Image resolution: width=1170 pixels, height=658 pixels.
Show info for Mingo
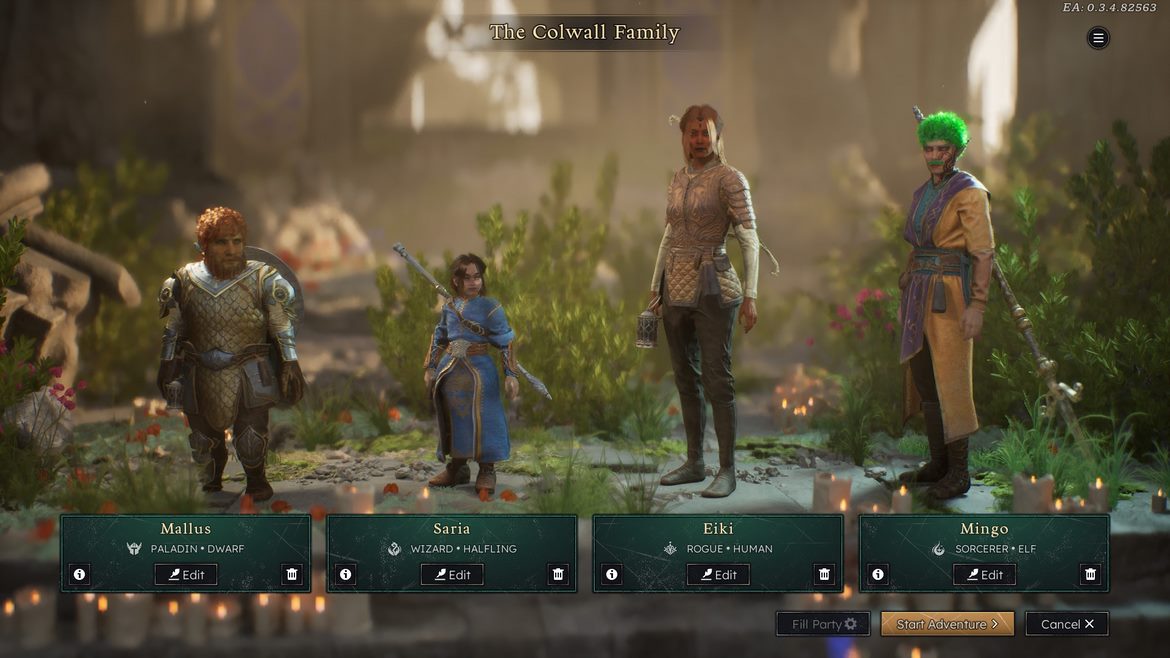[x=878, y=574]
